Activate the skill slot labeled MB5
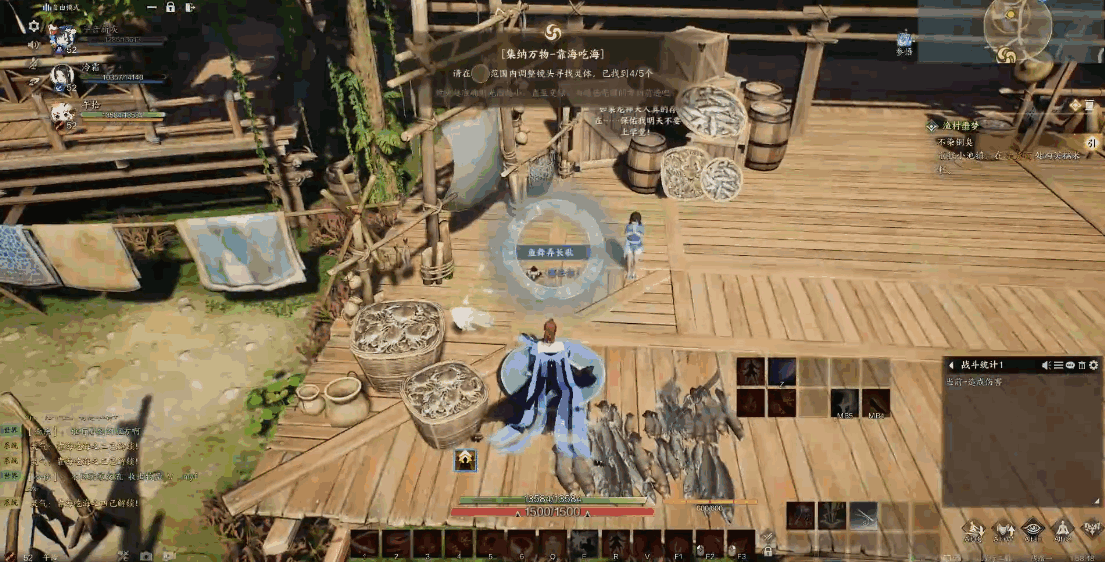This screenshot has width=1105, height=562. click(x=844, y=403)
